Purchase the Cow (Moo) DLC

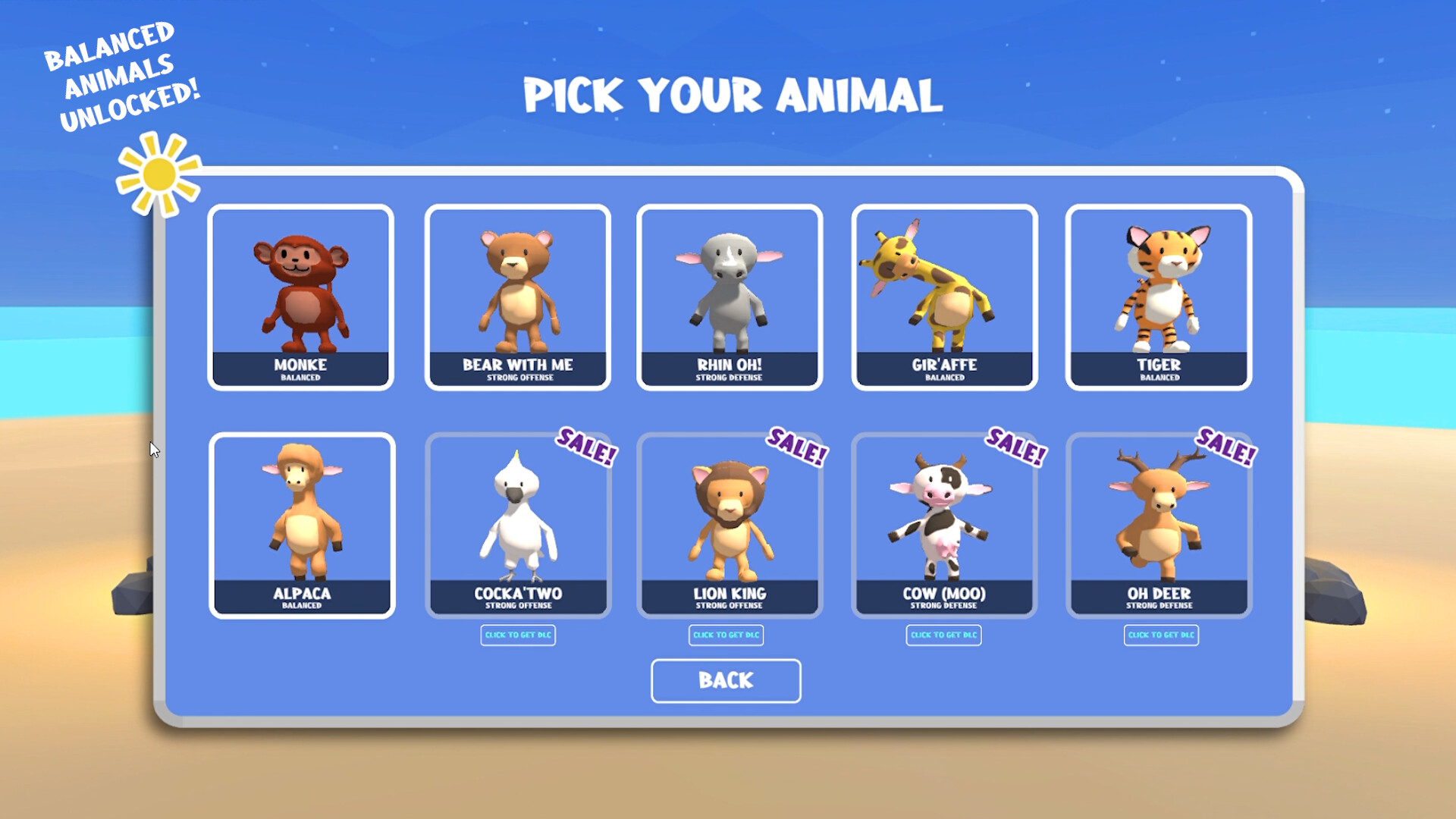pos(944,635)
